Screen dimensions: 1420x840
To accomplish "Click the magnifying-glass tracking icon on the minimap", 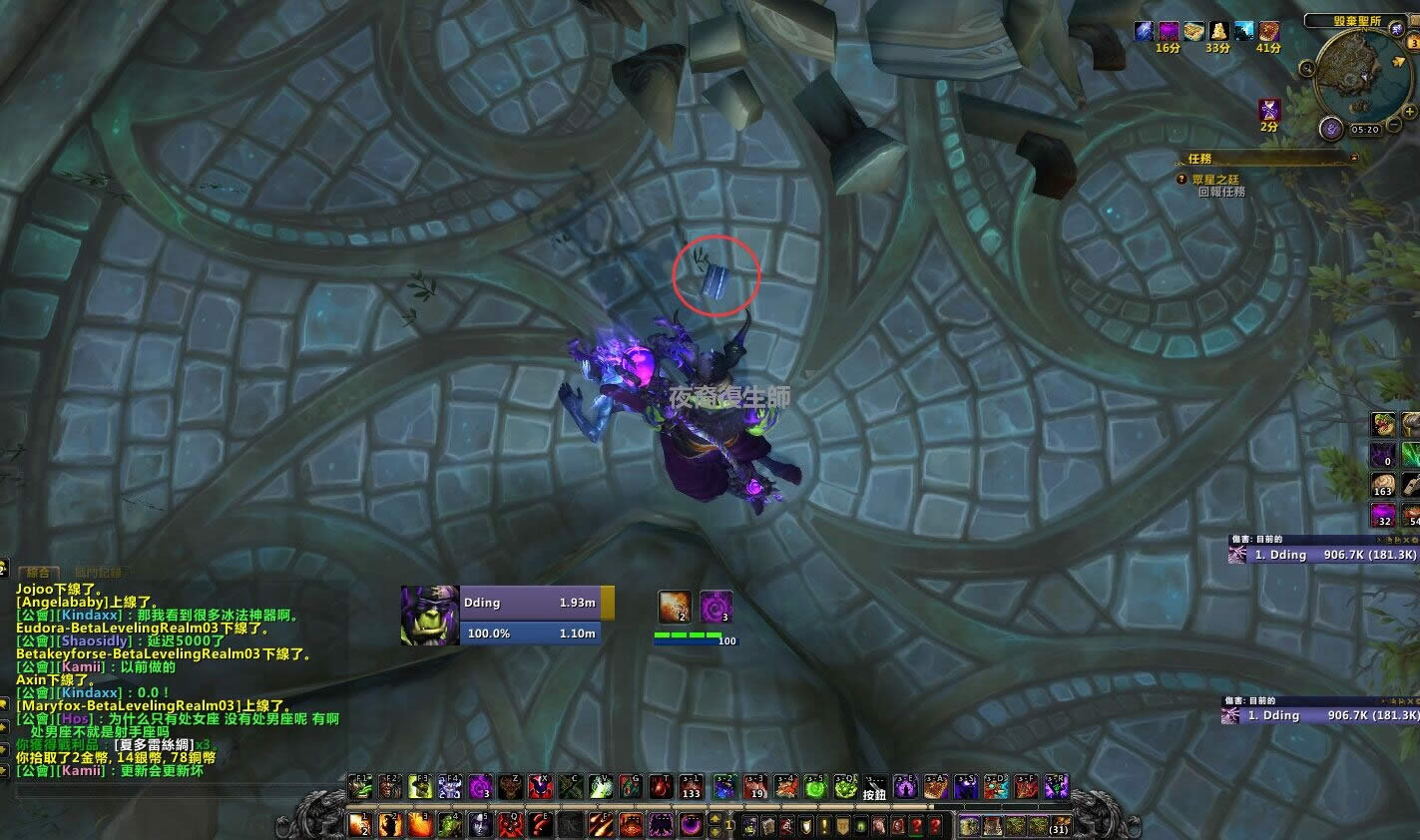I will 1306,68.
